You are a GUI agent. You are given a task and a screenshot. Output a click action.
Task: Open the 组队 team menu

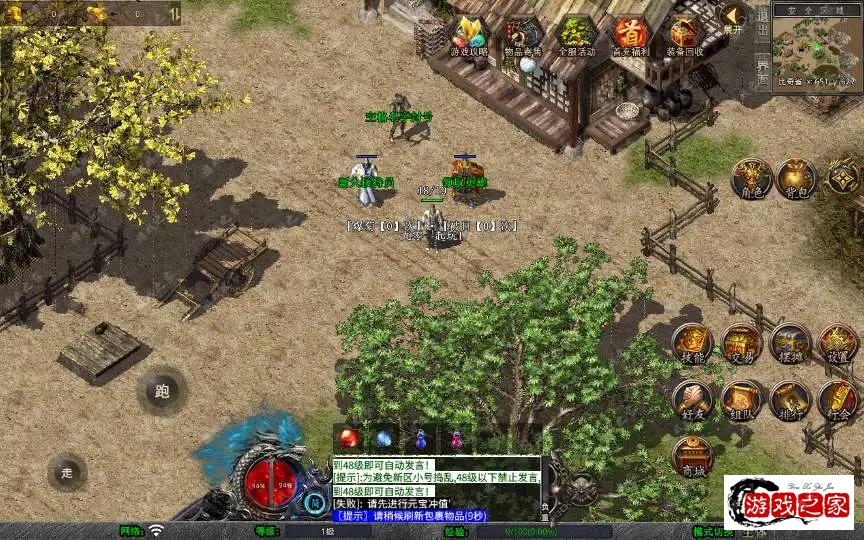point(742,400)
